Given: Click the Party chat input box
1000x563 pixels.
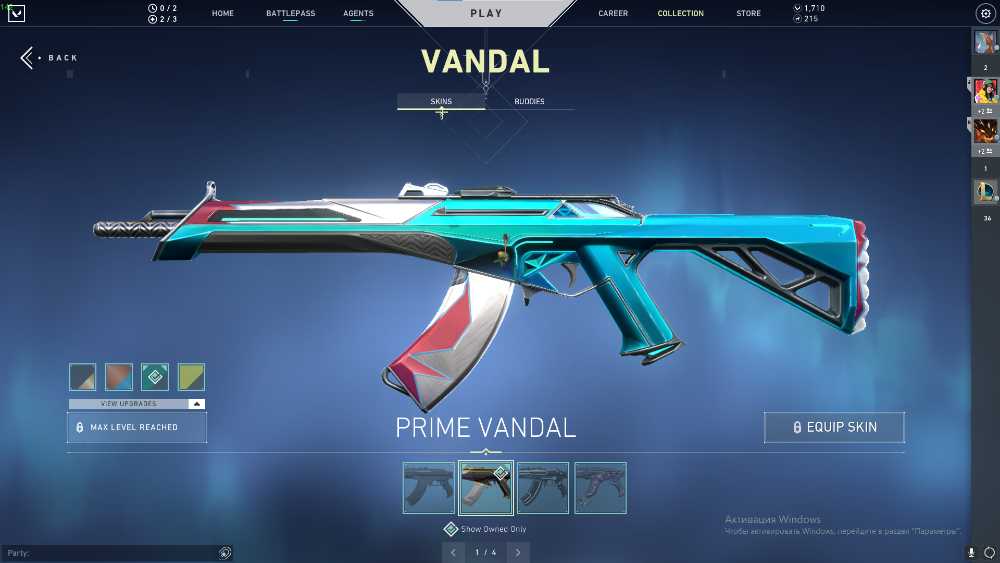Looking at the screenshot, I should [x=110, y=553].
